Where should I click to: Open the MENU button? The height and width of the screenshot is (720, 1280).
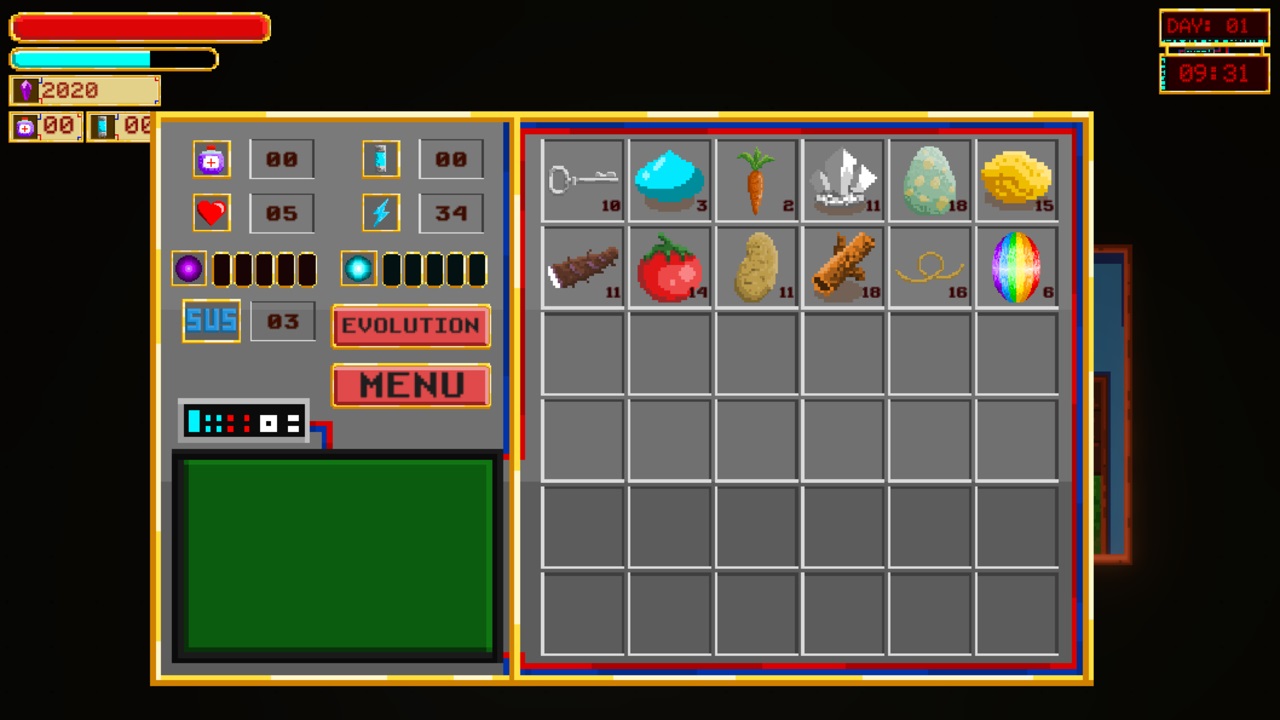(410, 385)
